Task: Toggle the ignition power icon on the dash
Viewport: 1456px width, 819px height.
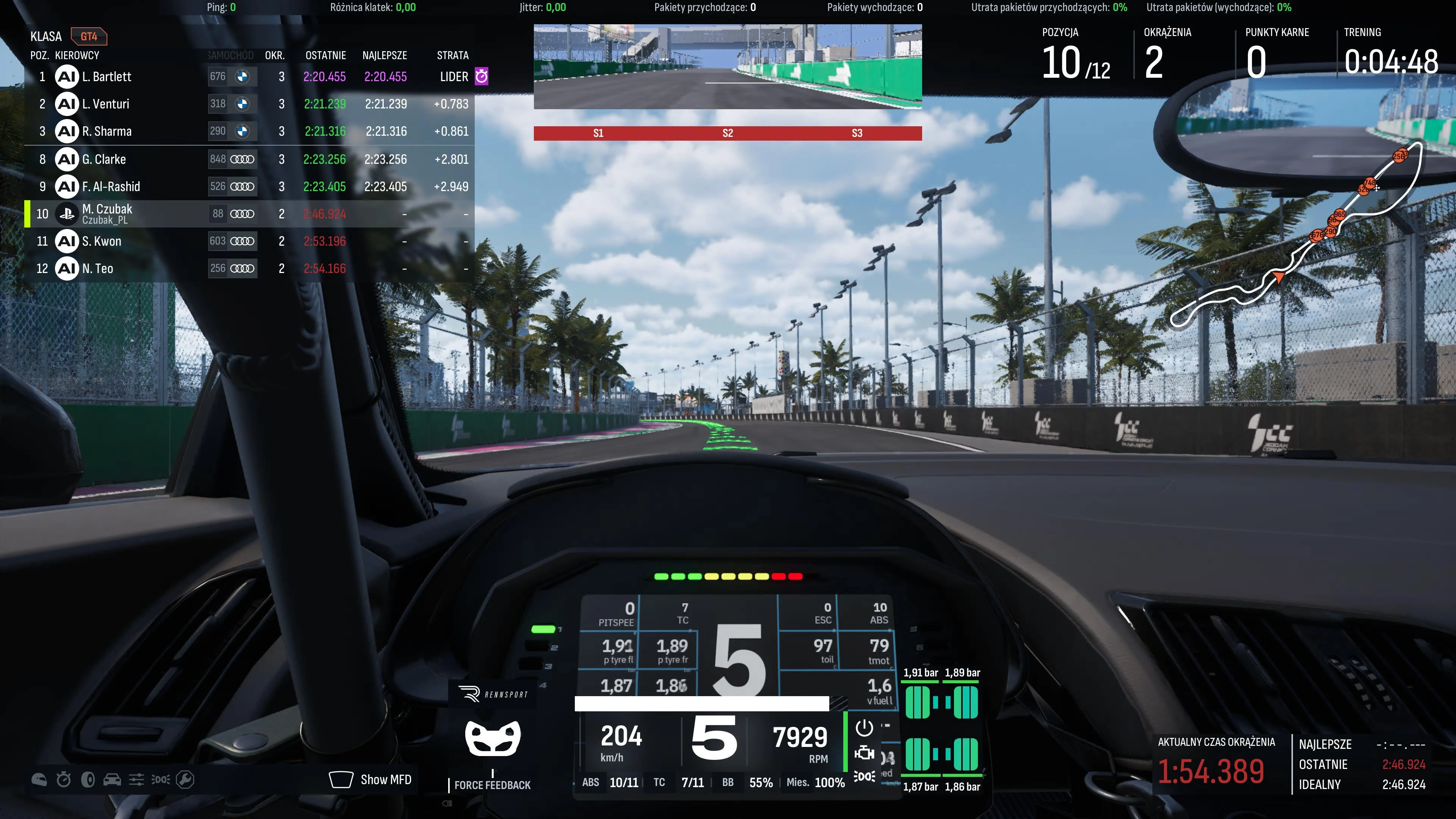Action: (865, 728)
